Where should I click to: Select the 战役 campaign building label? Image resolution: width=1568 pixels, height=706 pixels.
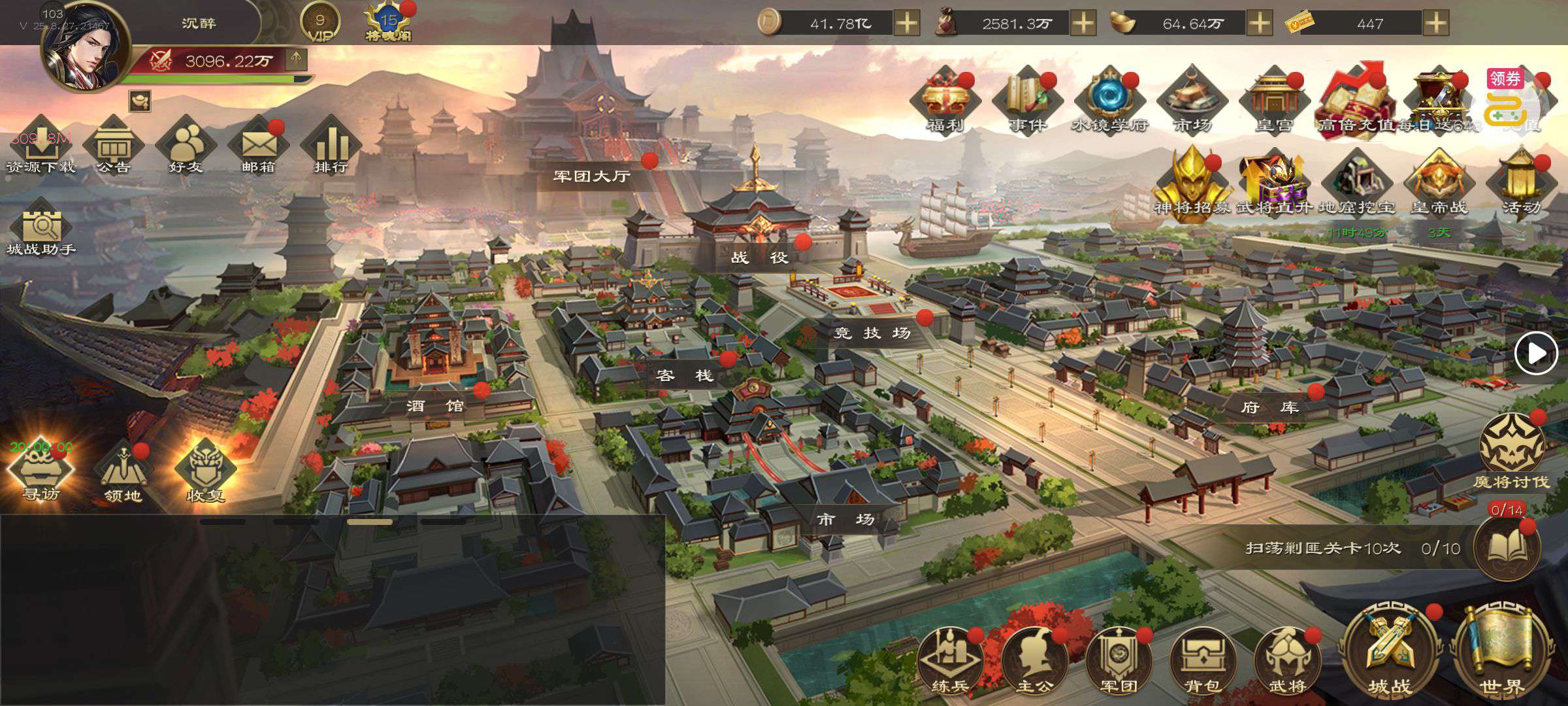pyautogui.click(x=759, y=257)
